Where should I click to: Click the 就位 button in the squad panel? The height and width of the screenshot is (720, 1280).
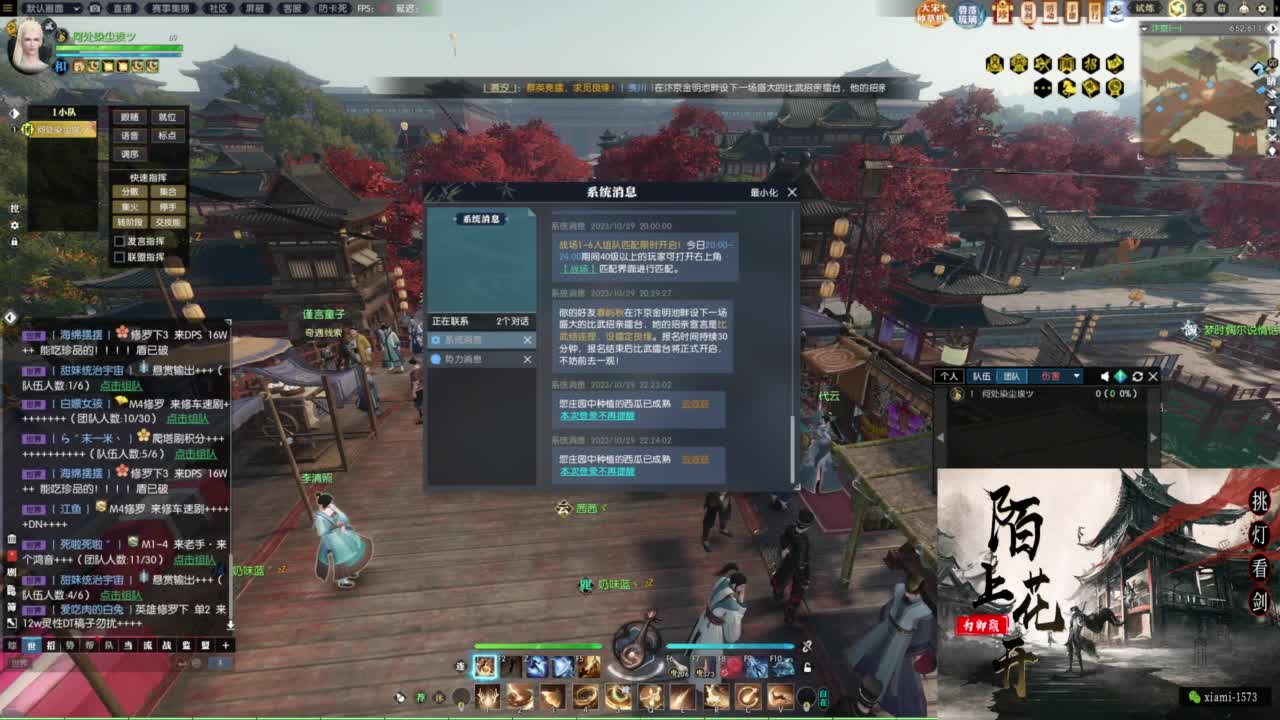click(167, 117)
